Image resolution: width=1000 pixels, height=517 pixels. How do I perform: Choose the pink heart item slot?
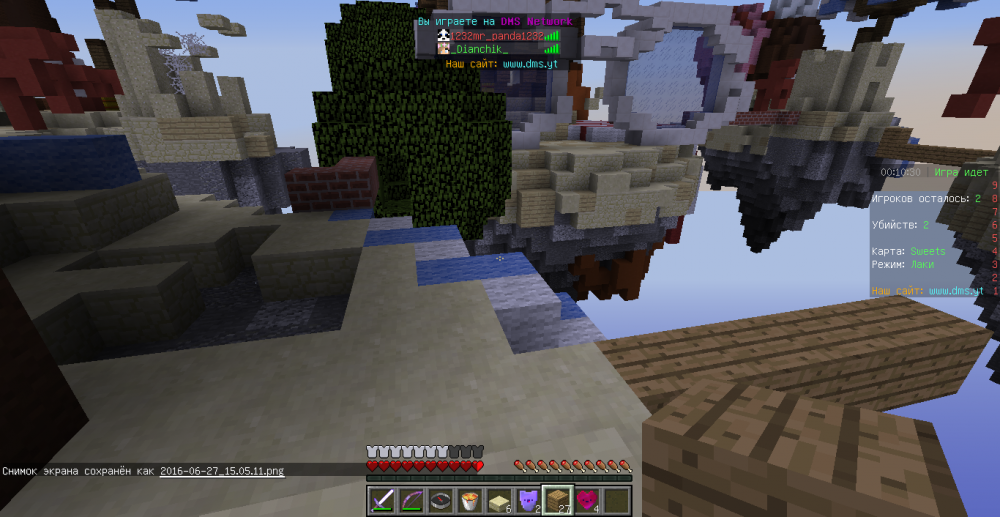click(585, 501)
